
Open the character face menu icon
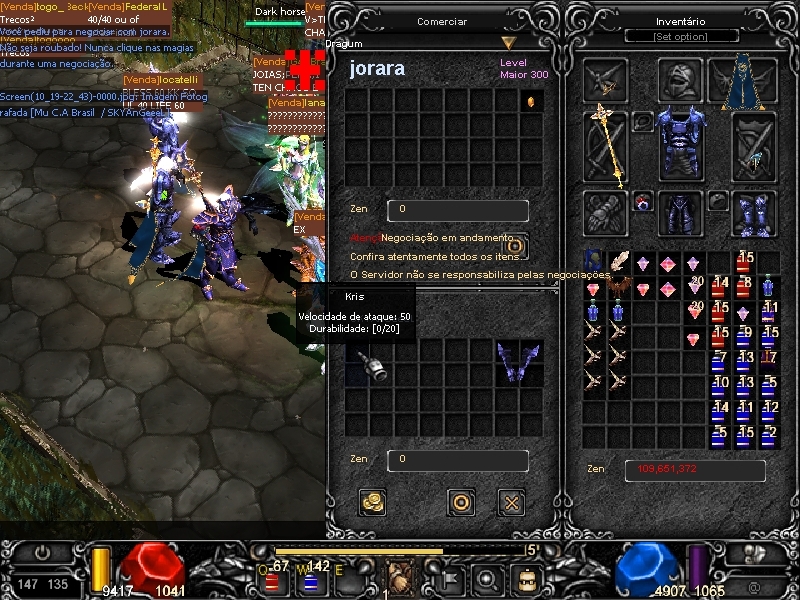(x=526, y=578)
